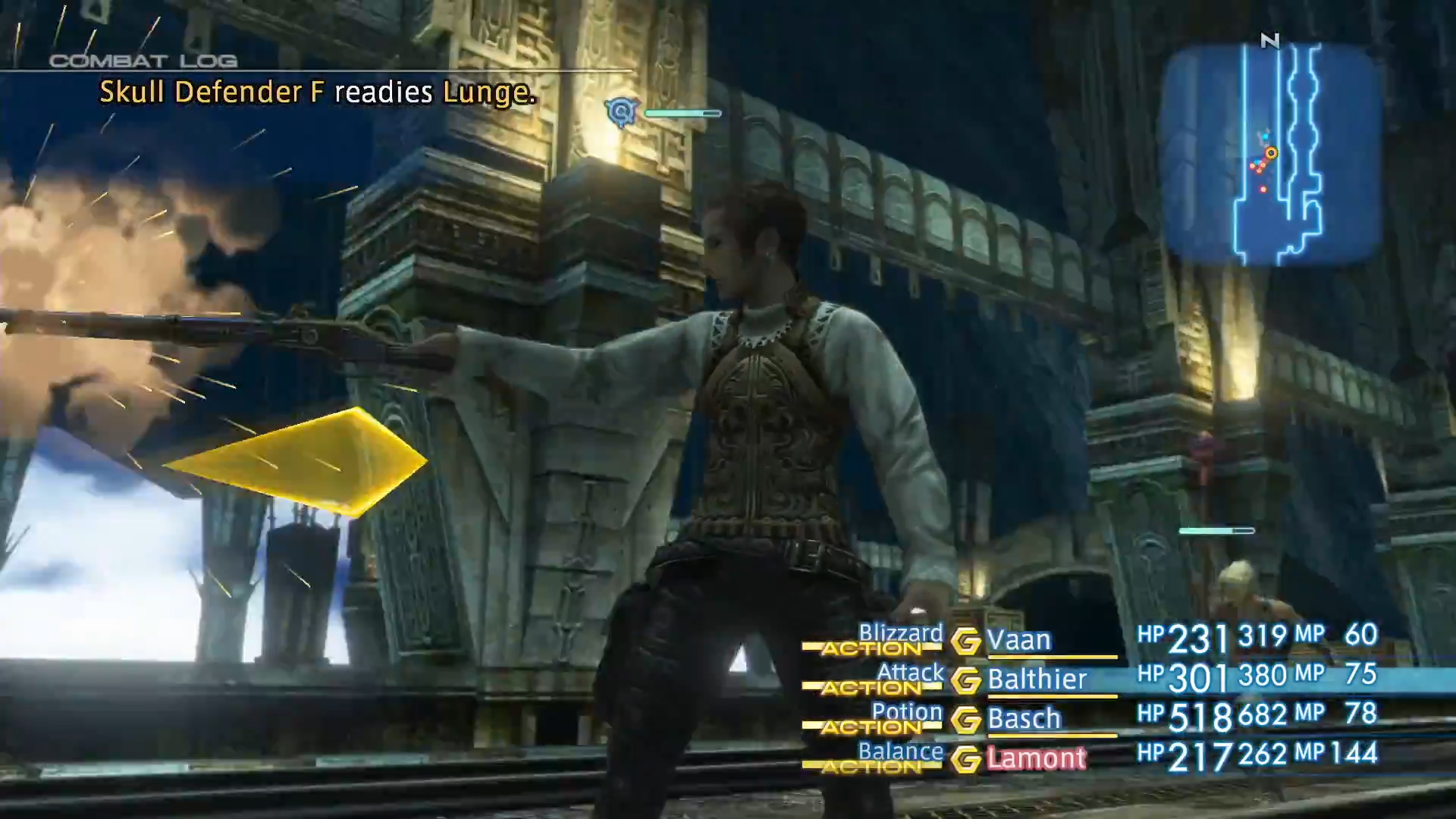The image size is (1456, 819).
Task: Click the Attack command label
Action: [x=910, y=673]
